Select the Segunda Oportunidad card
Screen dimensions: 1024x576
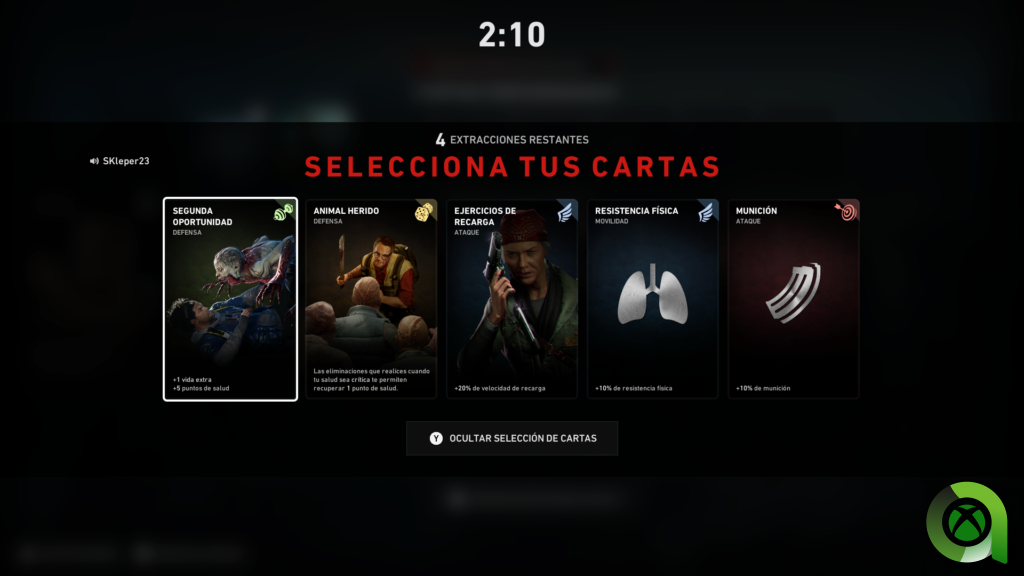(230, 299)
